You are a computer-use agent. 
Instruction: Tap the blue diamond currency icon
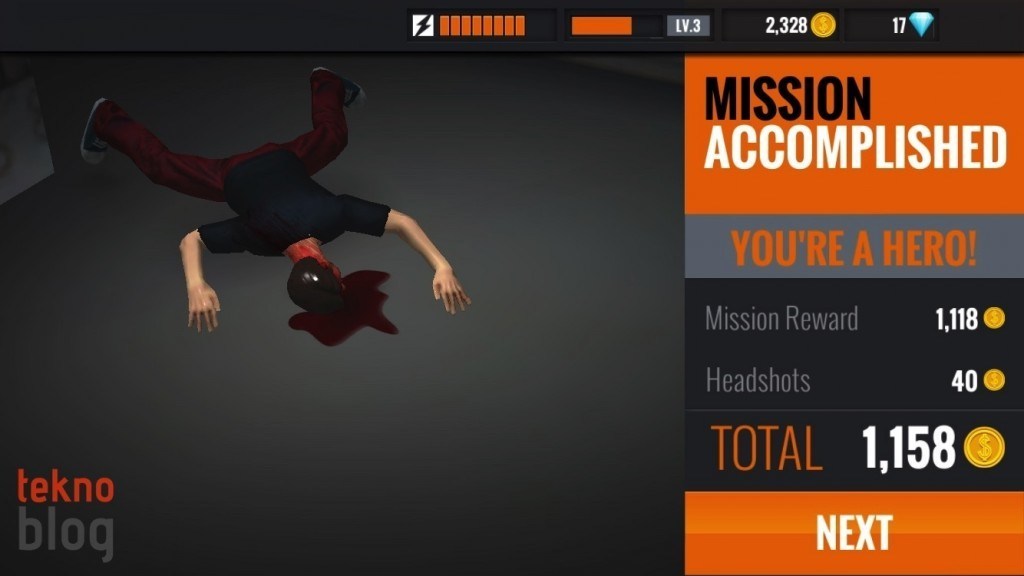(x=920, y=25)
